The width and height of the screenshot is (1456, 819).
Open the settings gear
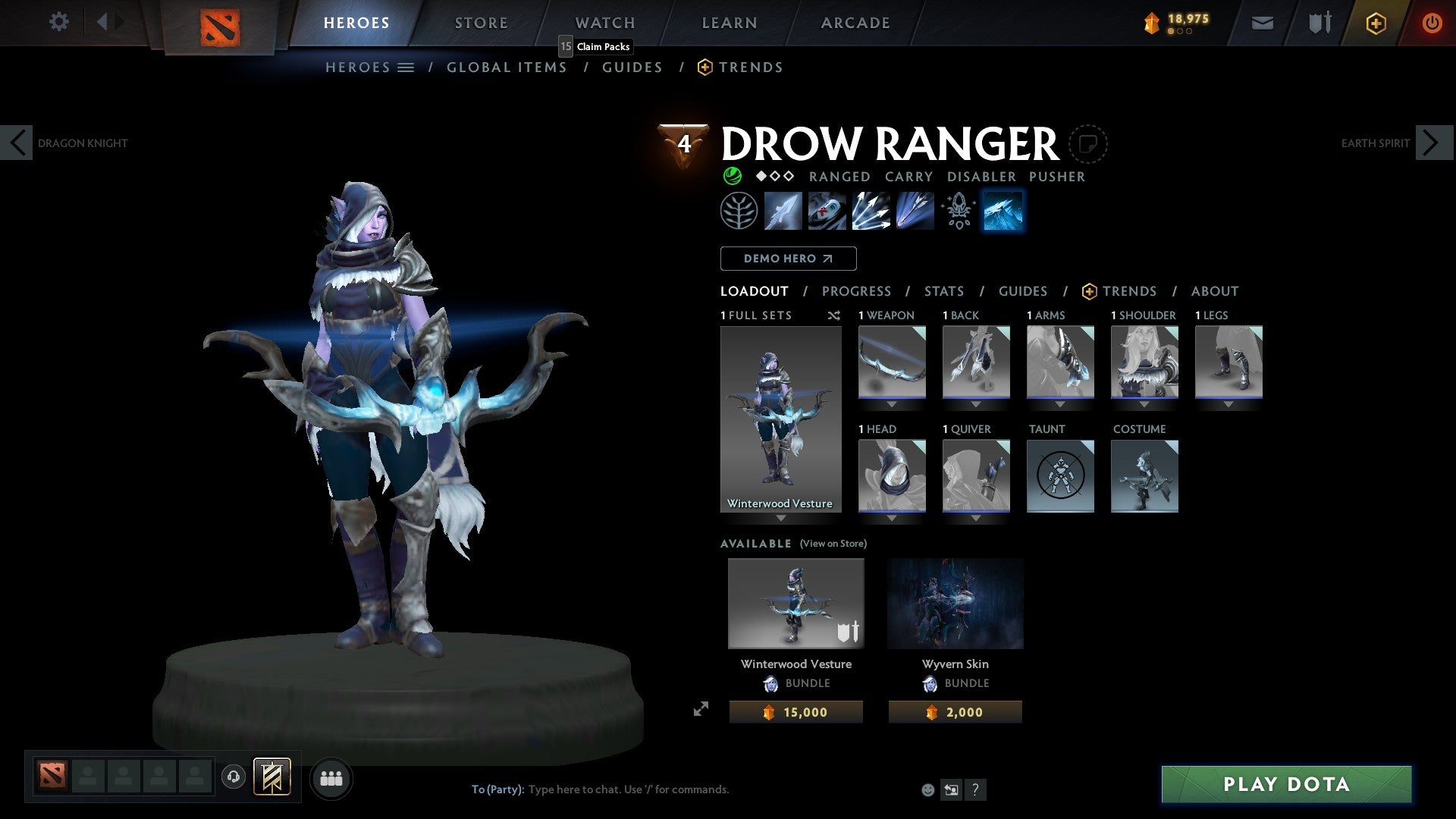58,22
